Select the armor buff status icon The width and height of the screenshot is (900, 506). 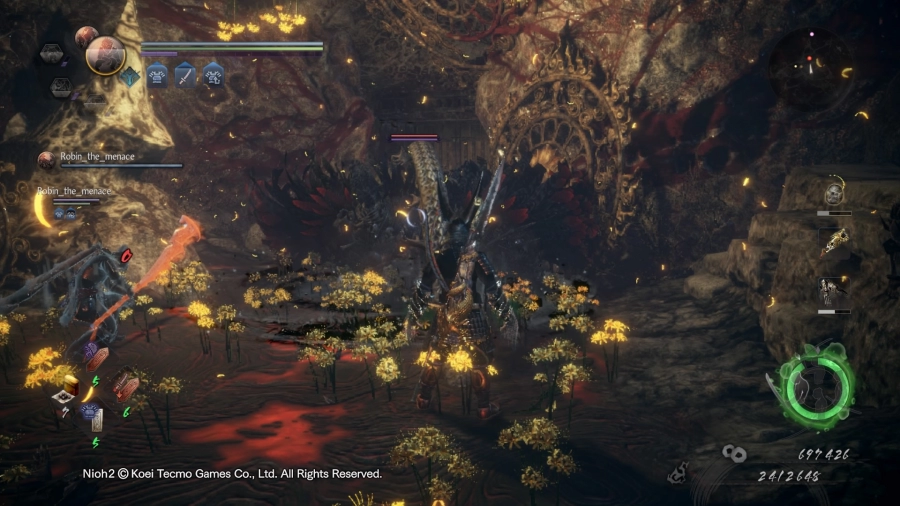[x=158, y=73]
